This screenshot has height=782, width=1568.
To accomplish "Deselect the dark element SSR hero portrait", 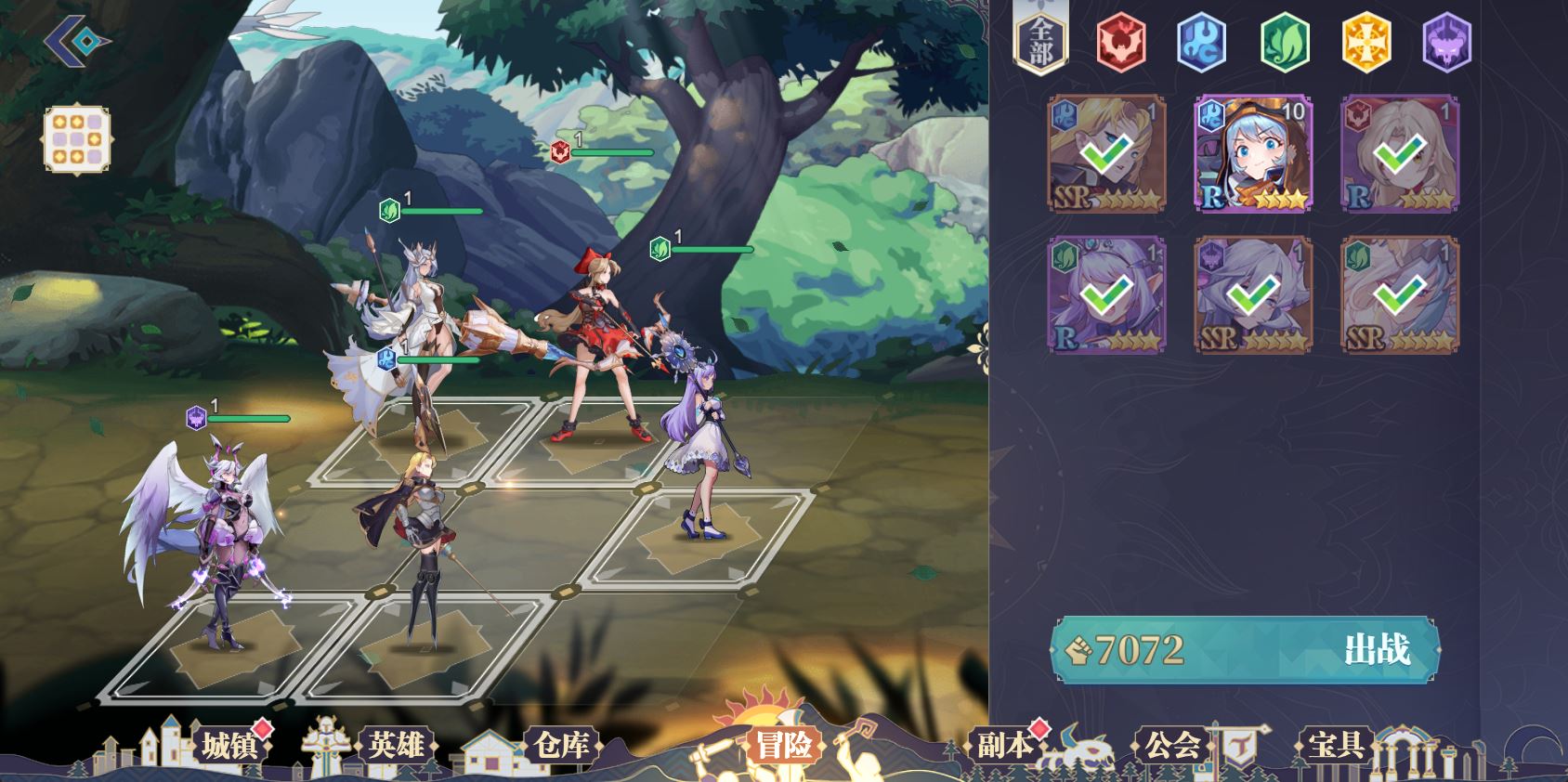I will pyautogui.click(x=1253, y=295).
